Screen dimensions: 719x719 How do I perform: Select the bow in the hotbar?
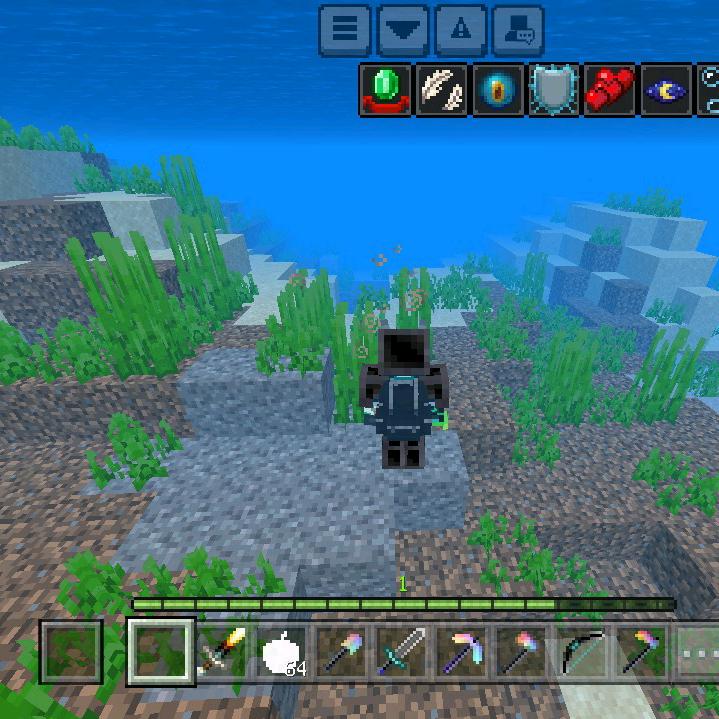580,652
